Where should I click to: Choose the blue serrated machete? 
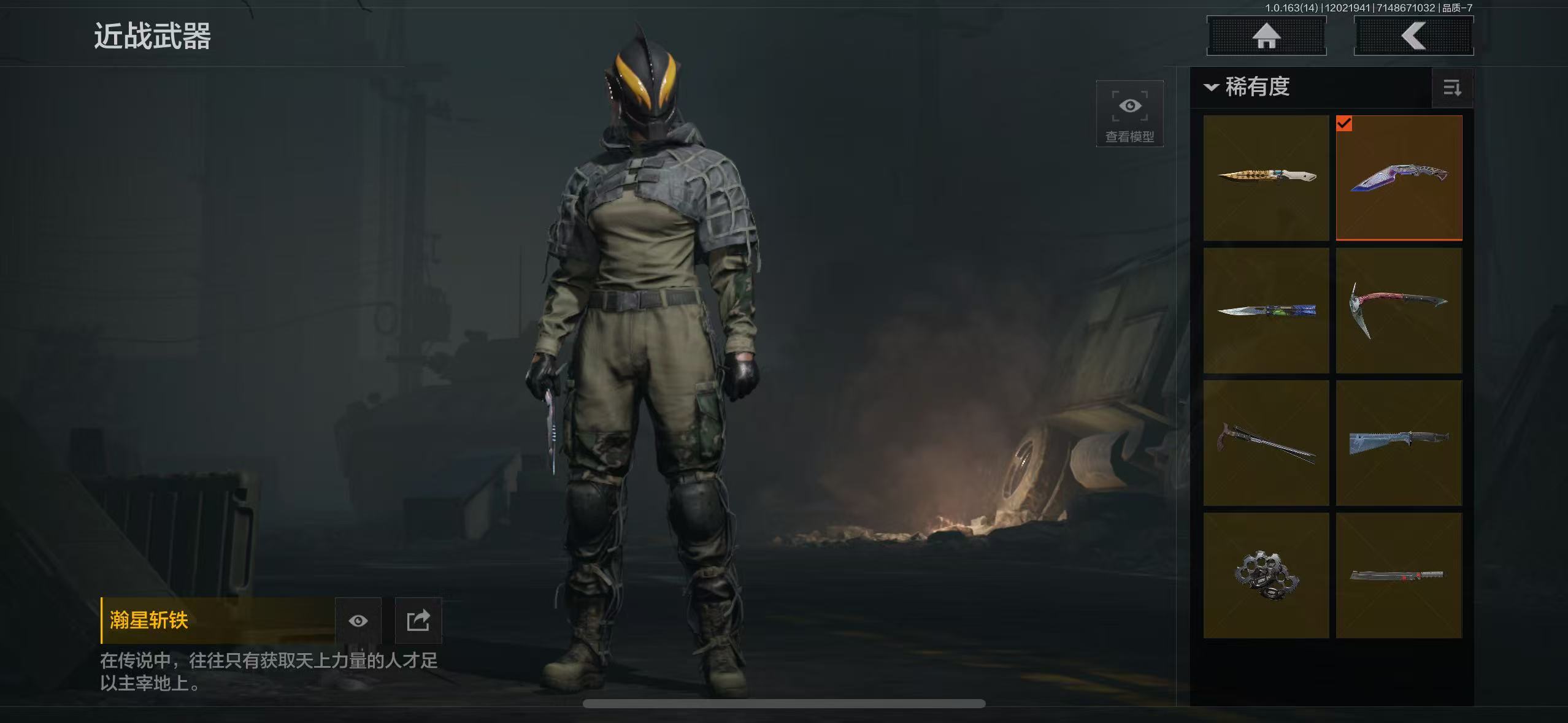tap(1399, 443)
